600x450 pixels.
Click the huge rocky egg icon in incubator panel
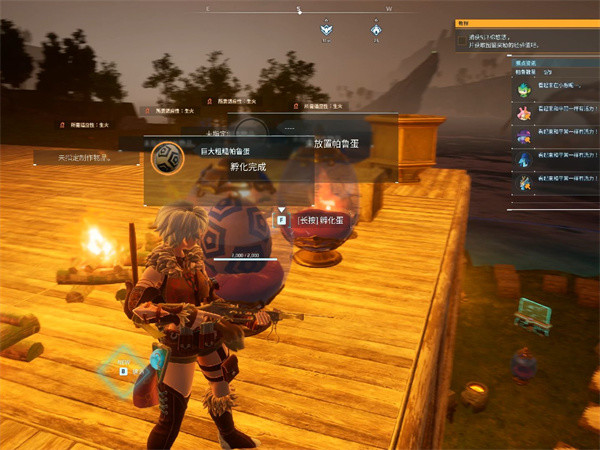click(x=166, y=157)
